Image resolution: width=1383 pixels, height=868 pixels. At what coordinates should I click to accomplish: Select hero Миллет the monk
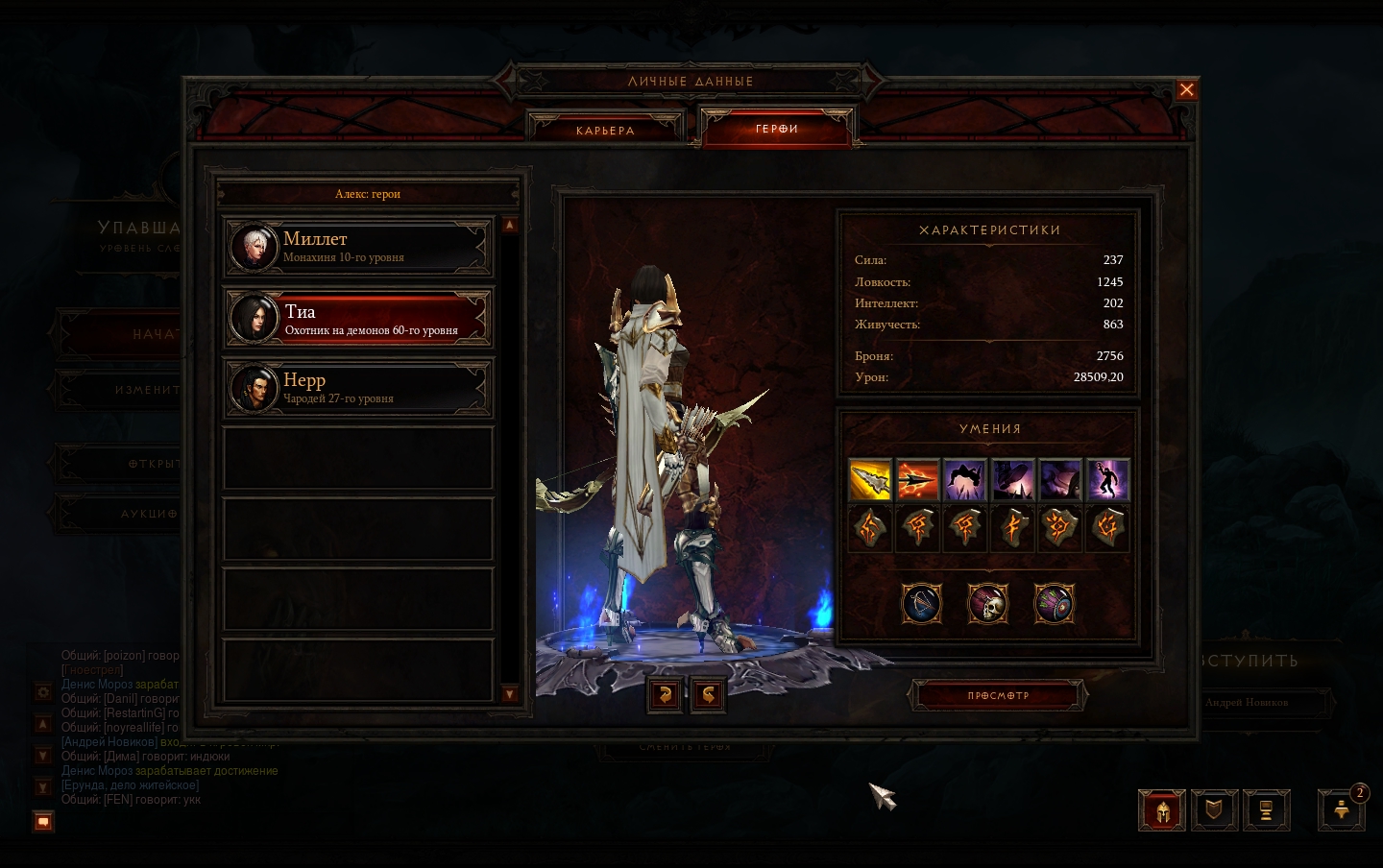pyautogui.click(x=357, y=247)
